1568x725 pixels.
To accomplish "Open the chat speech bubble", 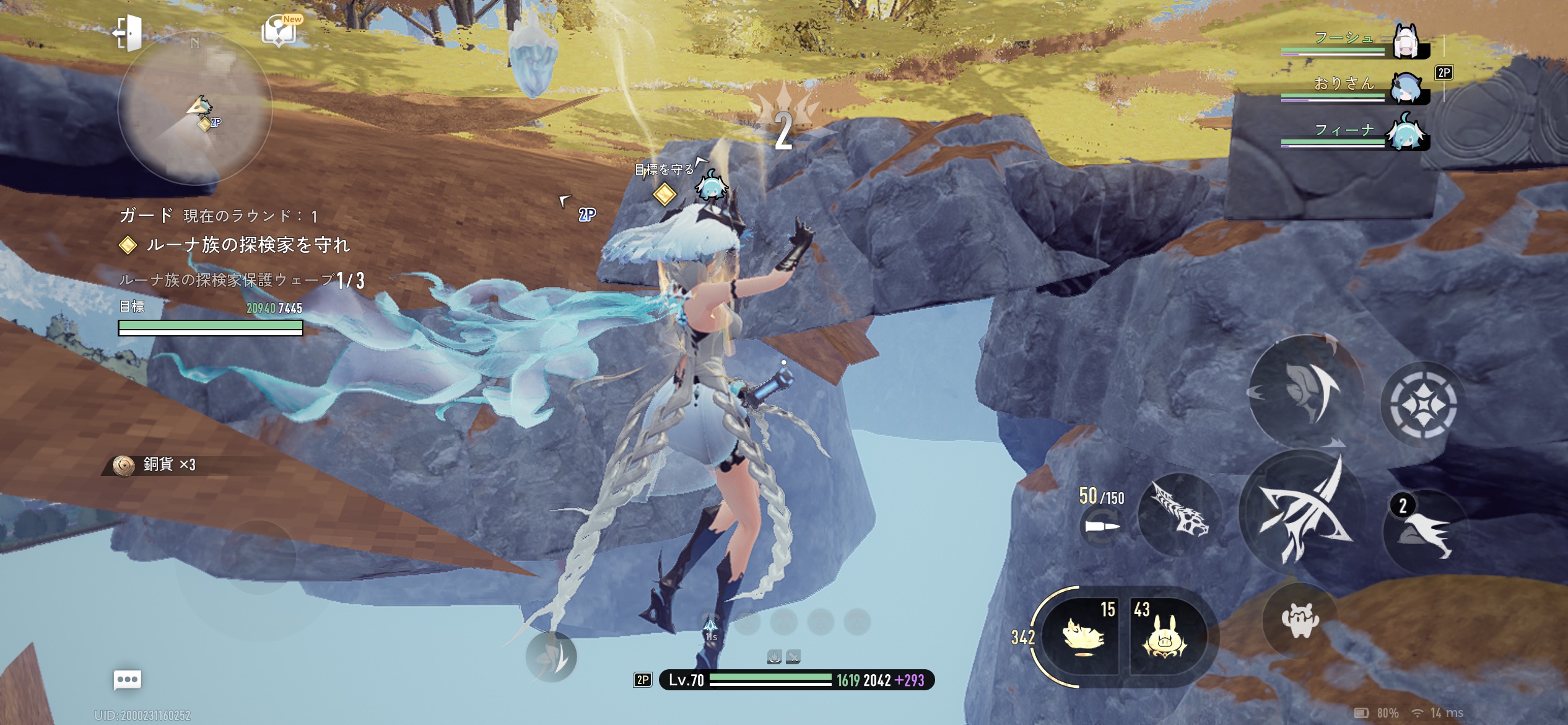I will point(128,680).
